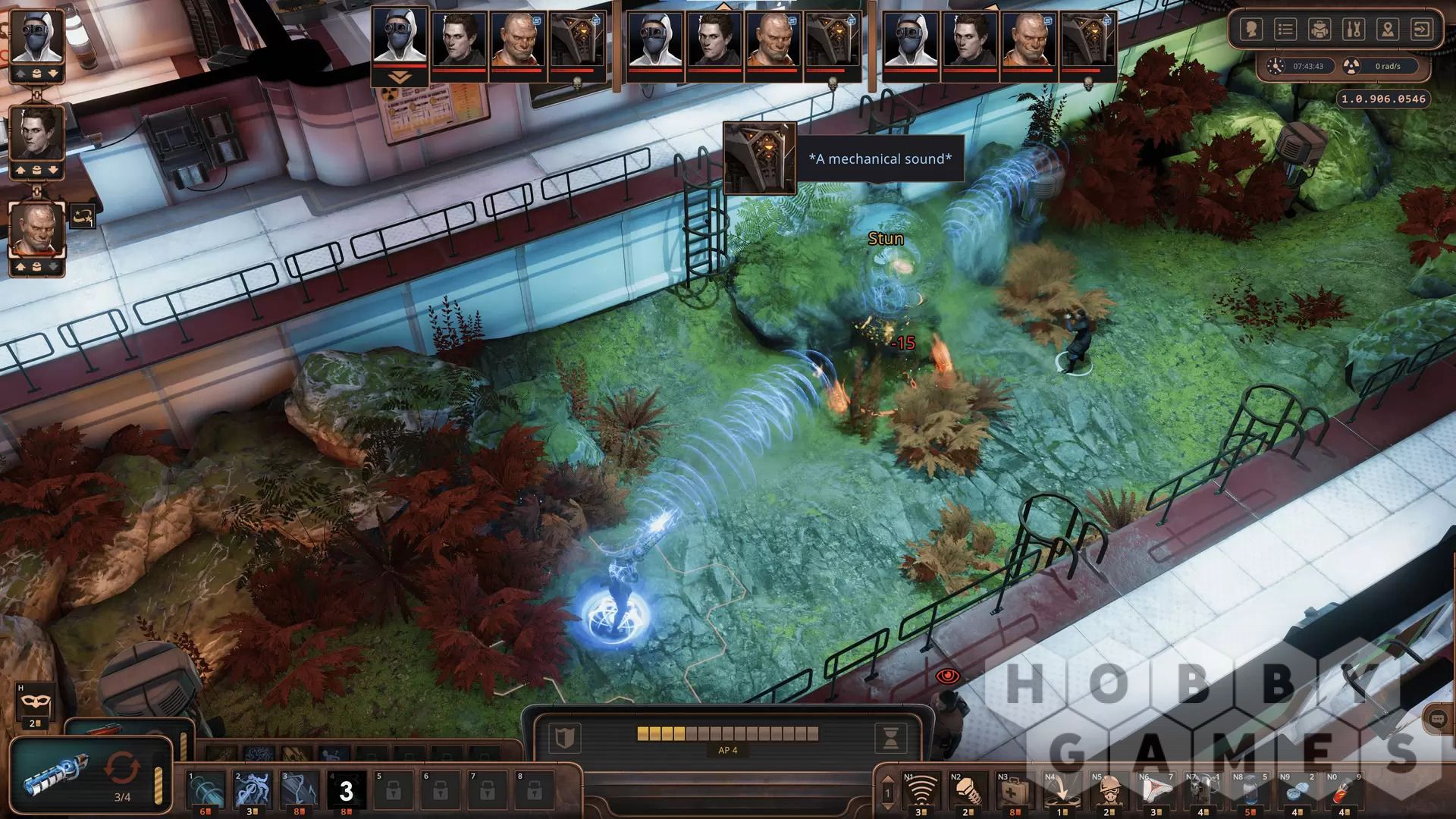Open the journal list icon
The image size is (1456, 819).
pos(1285,30)
